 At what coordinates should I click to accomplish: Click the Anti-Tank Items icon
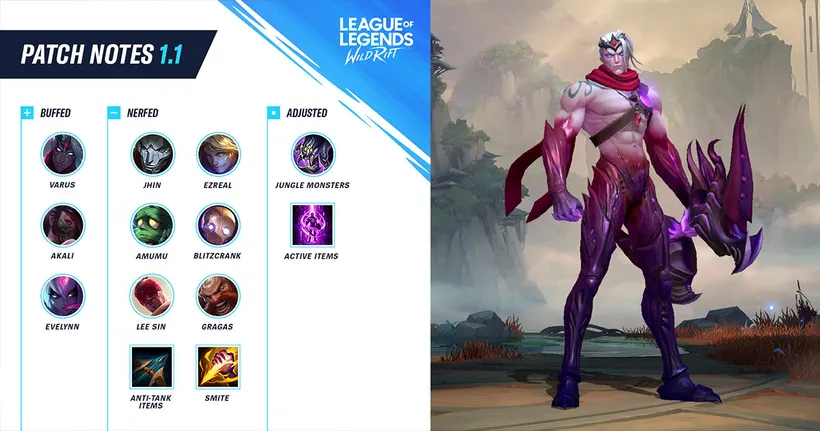tap(152, 366)
